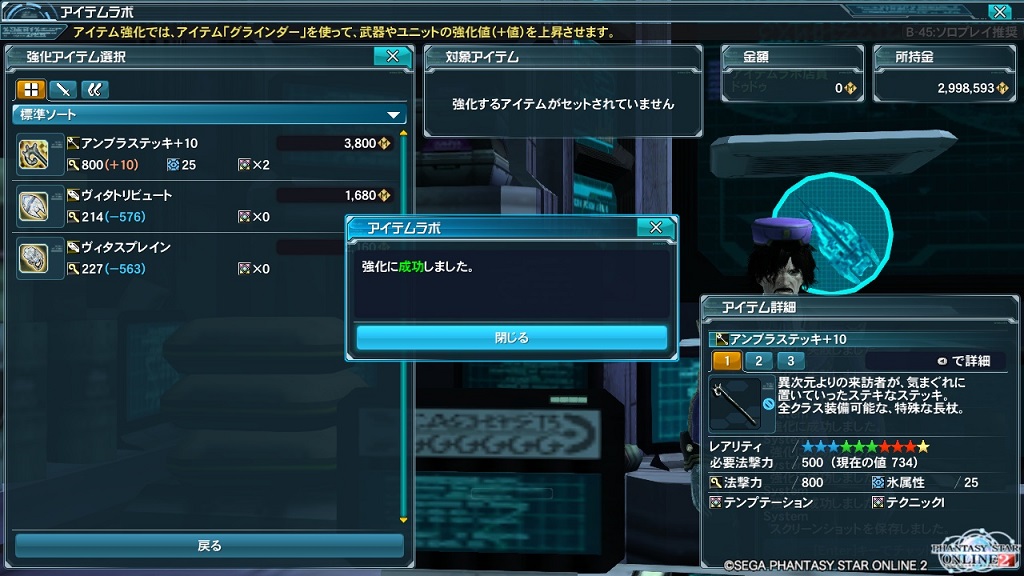Switch to item detail page 3
The width and height of the screenshot is (1024, 576).
[790, 361]
